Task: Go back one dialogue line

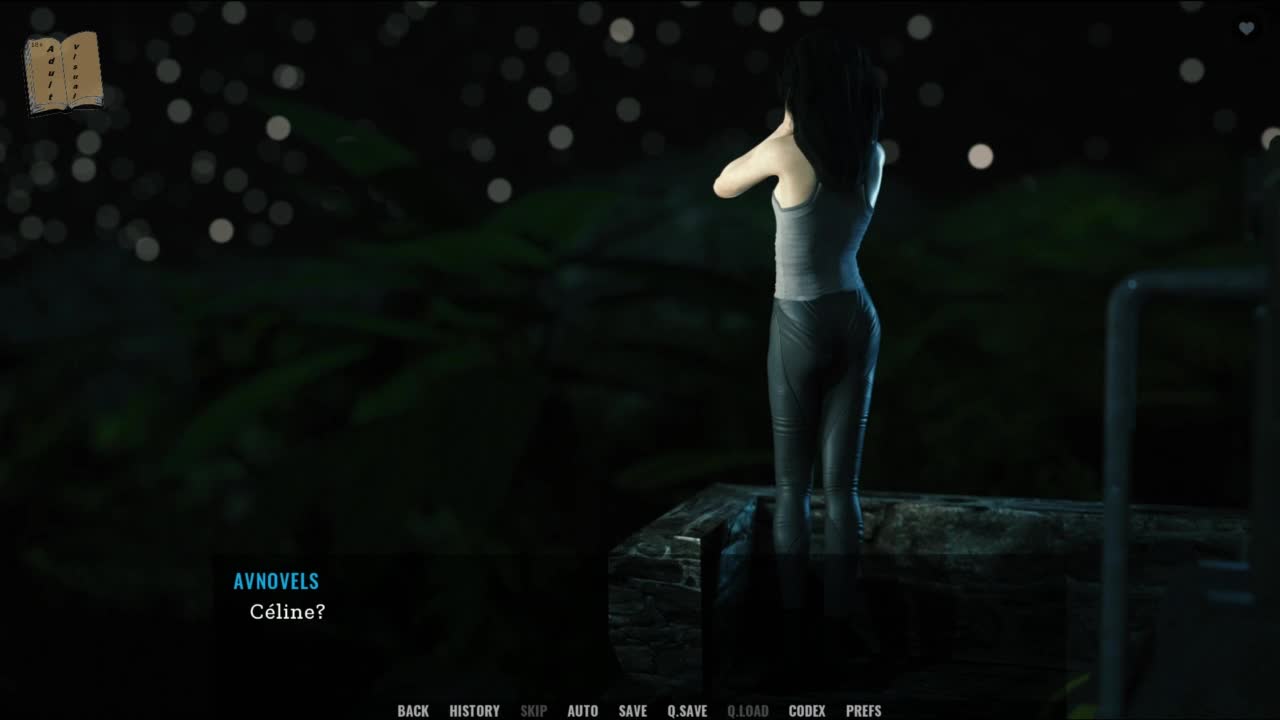Action: pyautogui.click(x=413, y=711)
